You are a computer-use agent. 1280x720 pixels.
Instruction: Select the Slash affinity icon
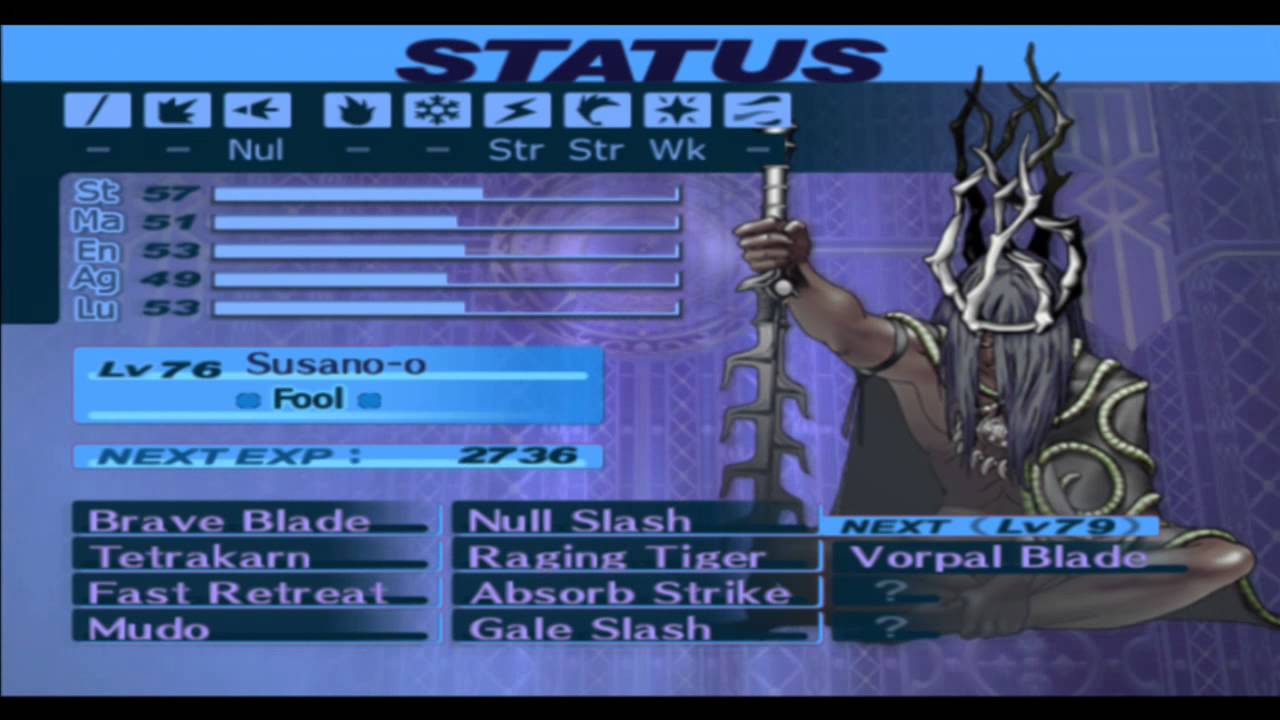97,110
